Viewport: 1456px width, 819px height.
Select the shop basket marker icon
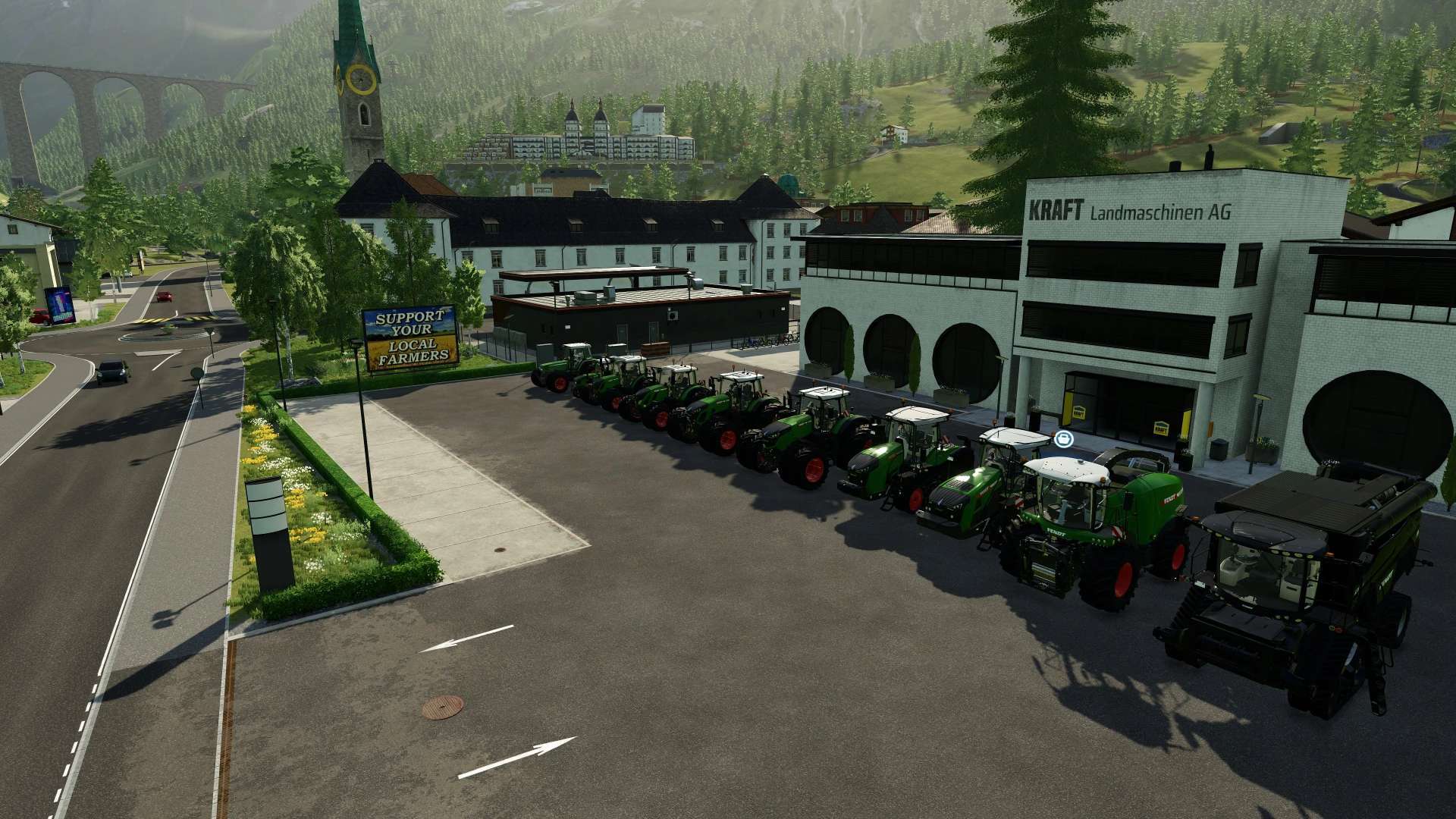(1063, 438)
